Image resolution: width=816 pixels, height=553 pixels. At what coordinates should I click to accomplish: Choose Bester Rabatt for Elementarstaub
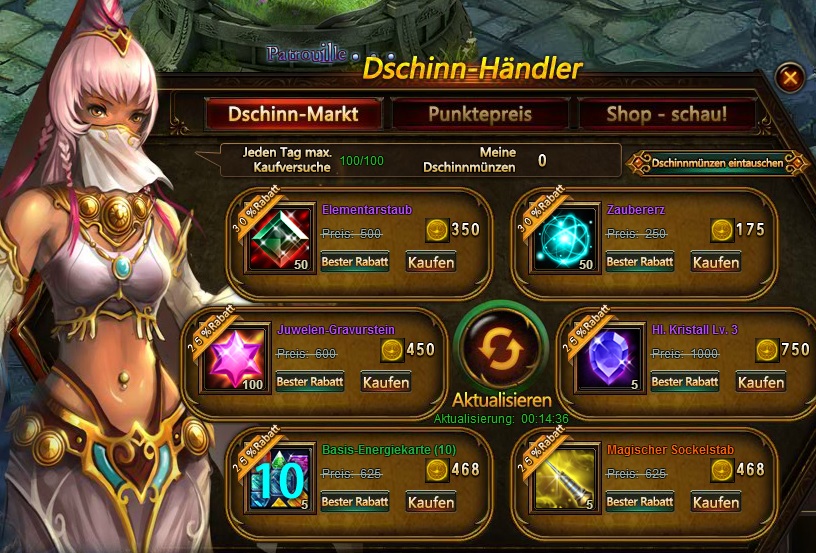(355, 262)
